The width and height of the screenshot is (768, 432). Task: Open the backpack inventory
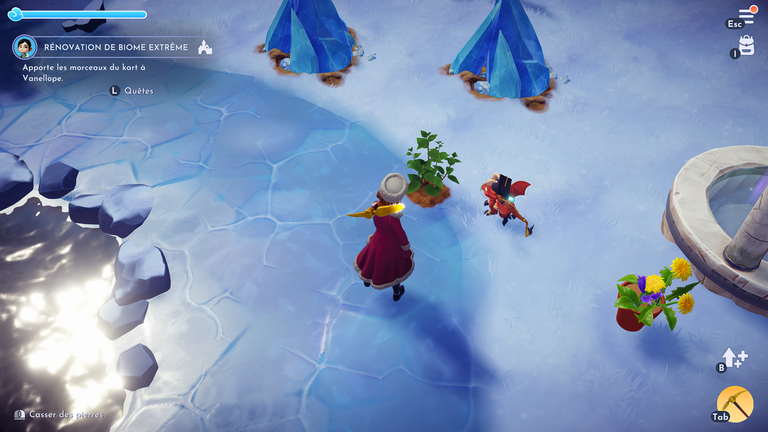click(x=746, y=45)
